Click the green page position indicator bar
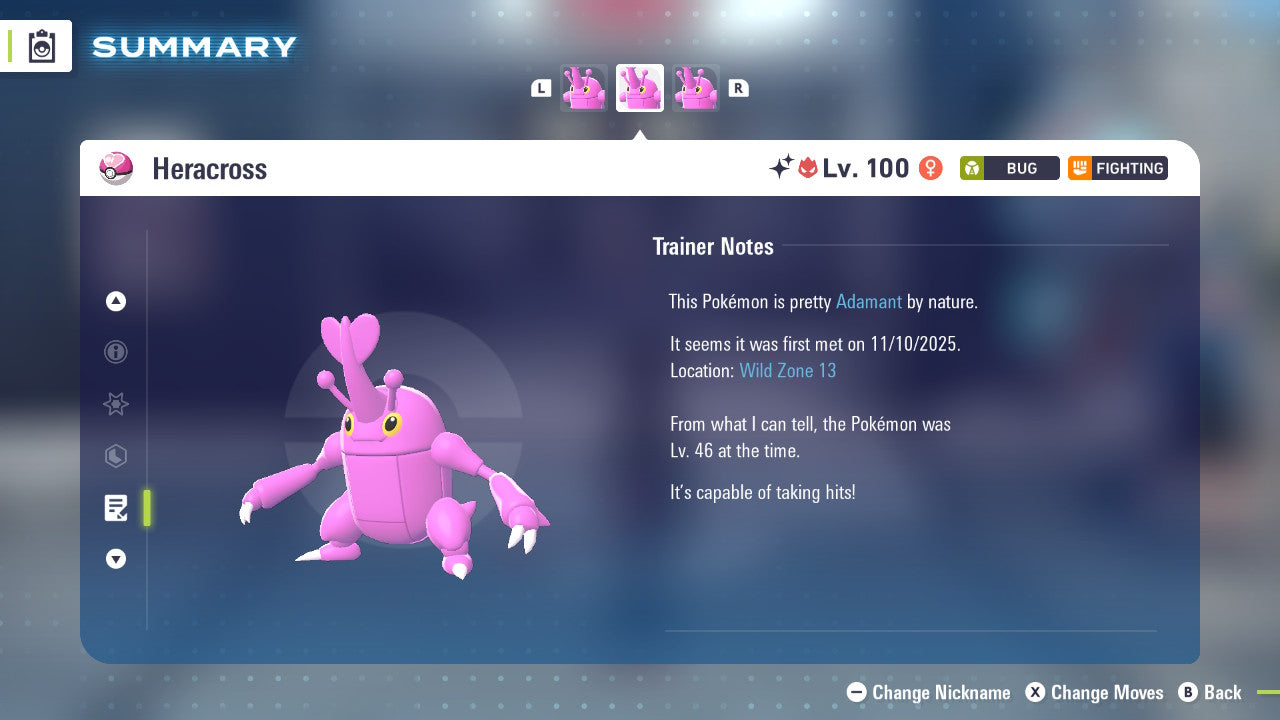 (147, 508)
